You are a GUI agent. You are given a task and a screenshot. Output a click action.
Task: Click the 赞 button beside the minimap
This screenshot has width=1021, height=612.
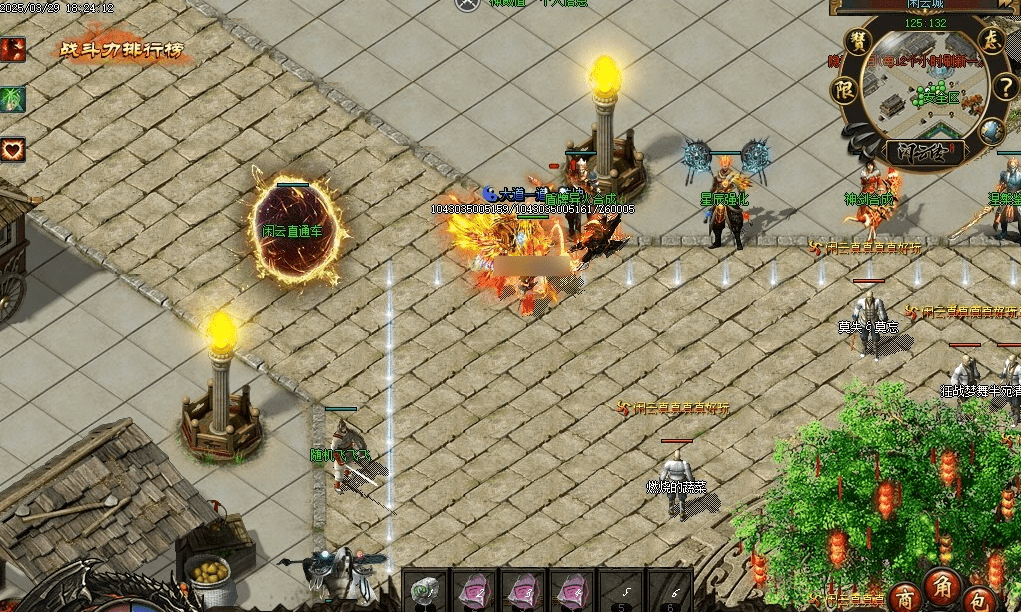(859, 41)
